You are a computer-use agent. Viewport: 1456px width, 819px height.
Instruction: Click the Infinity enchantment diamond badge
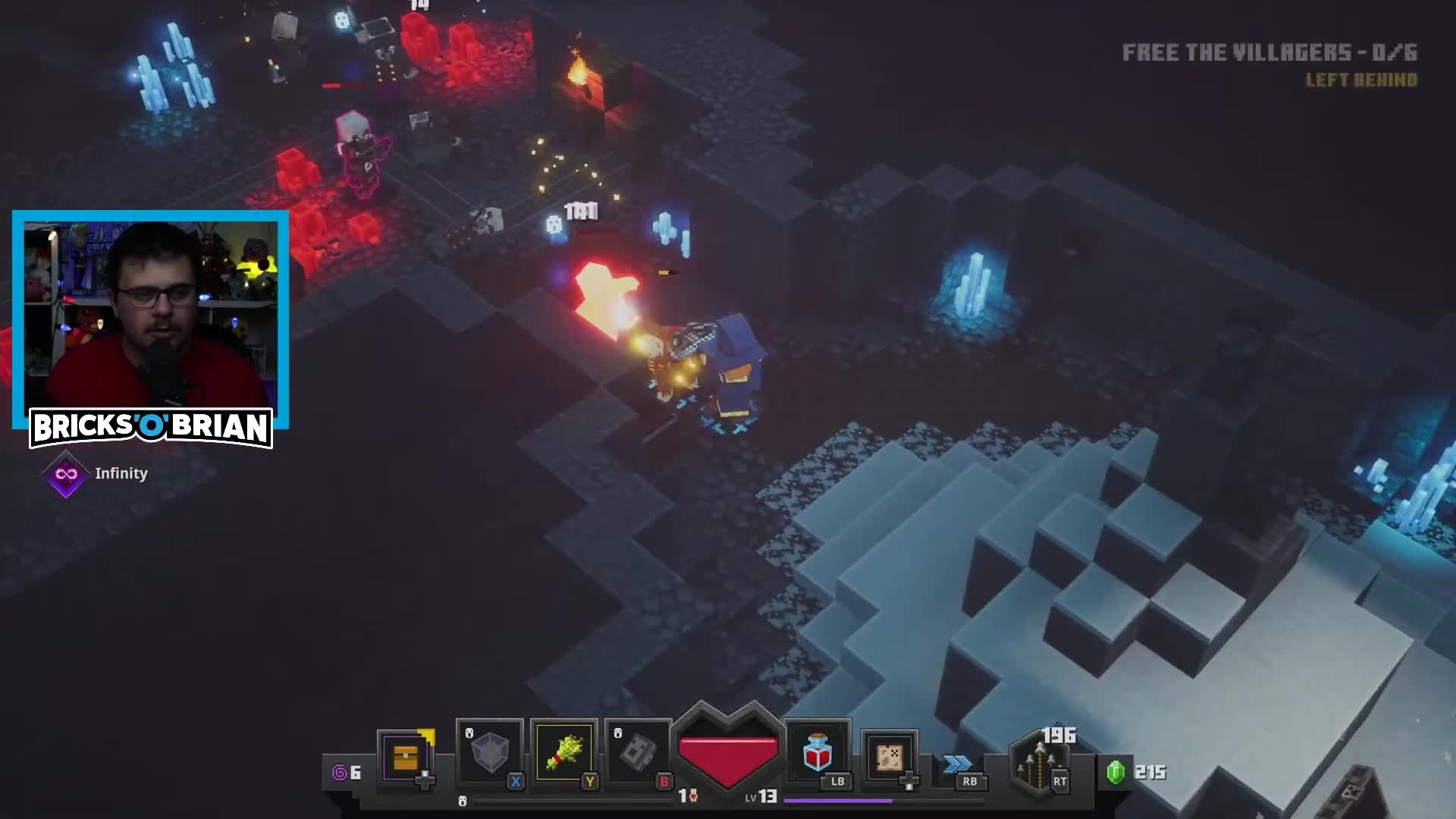pos(66,472)
